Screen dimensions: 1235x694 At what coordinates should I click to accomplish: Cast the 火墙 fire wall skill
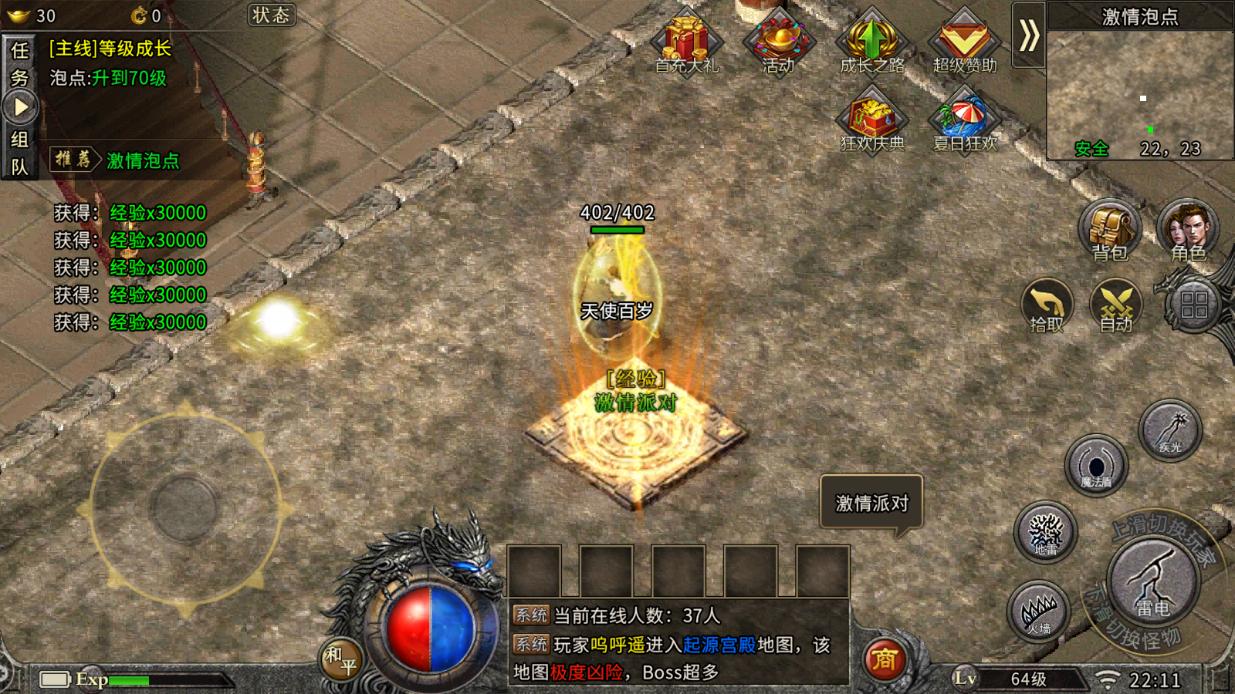[1039, 609]
